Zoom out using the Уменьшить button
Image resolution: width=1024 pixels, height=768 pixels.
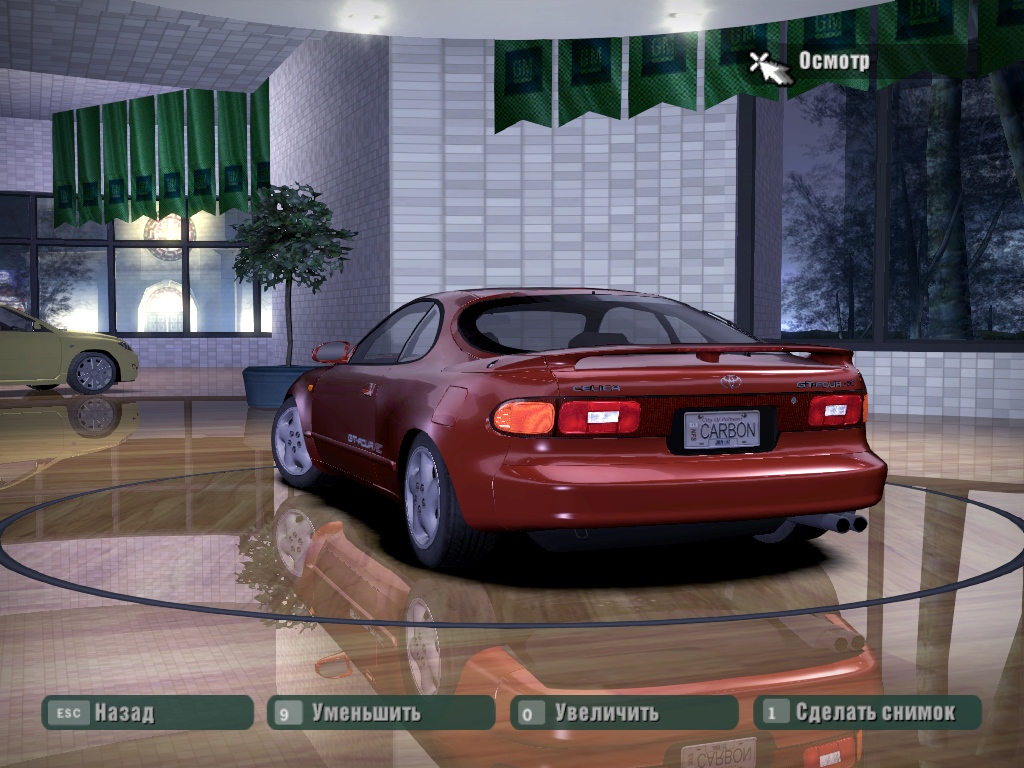[381, 713]
